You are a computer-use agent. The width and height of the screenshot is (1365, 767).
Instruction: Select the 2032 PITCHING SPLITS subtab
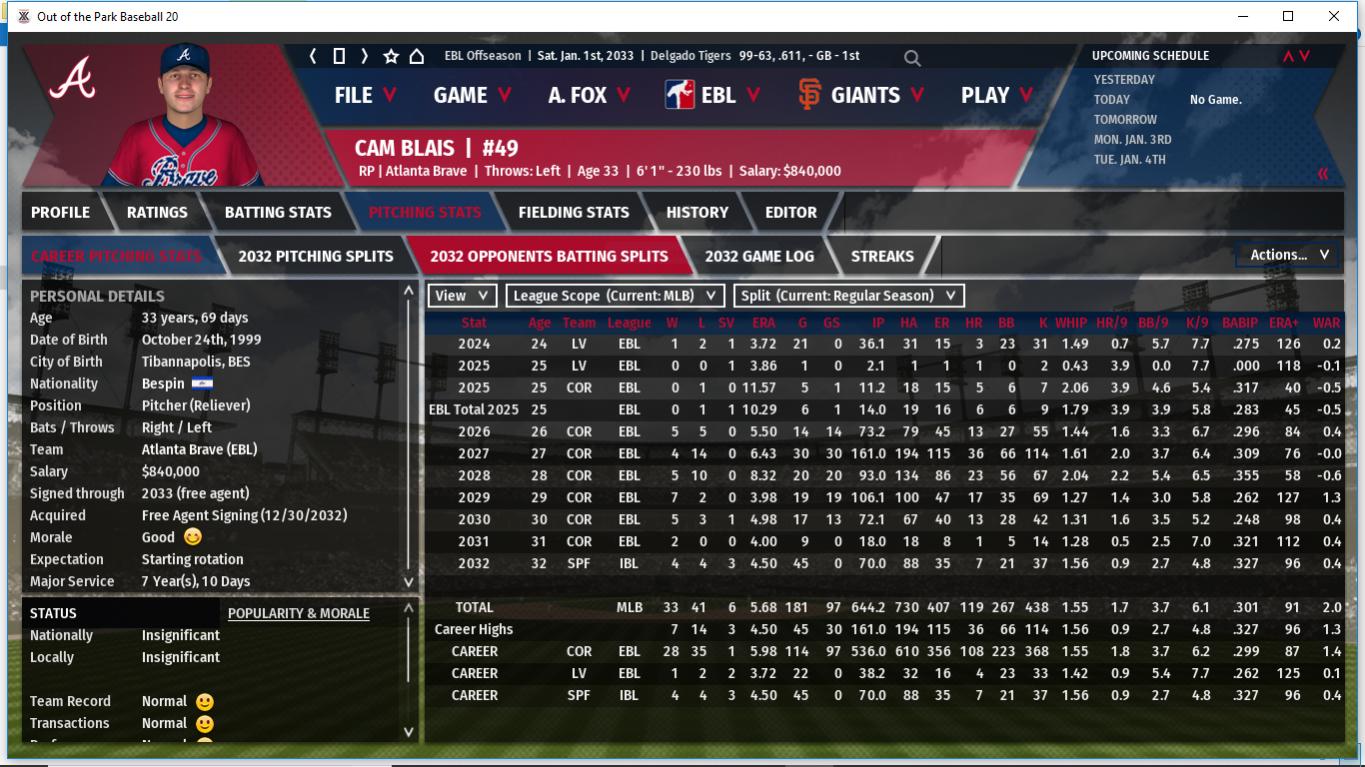(x=315, y=256)
